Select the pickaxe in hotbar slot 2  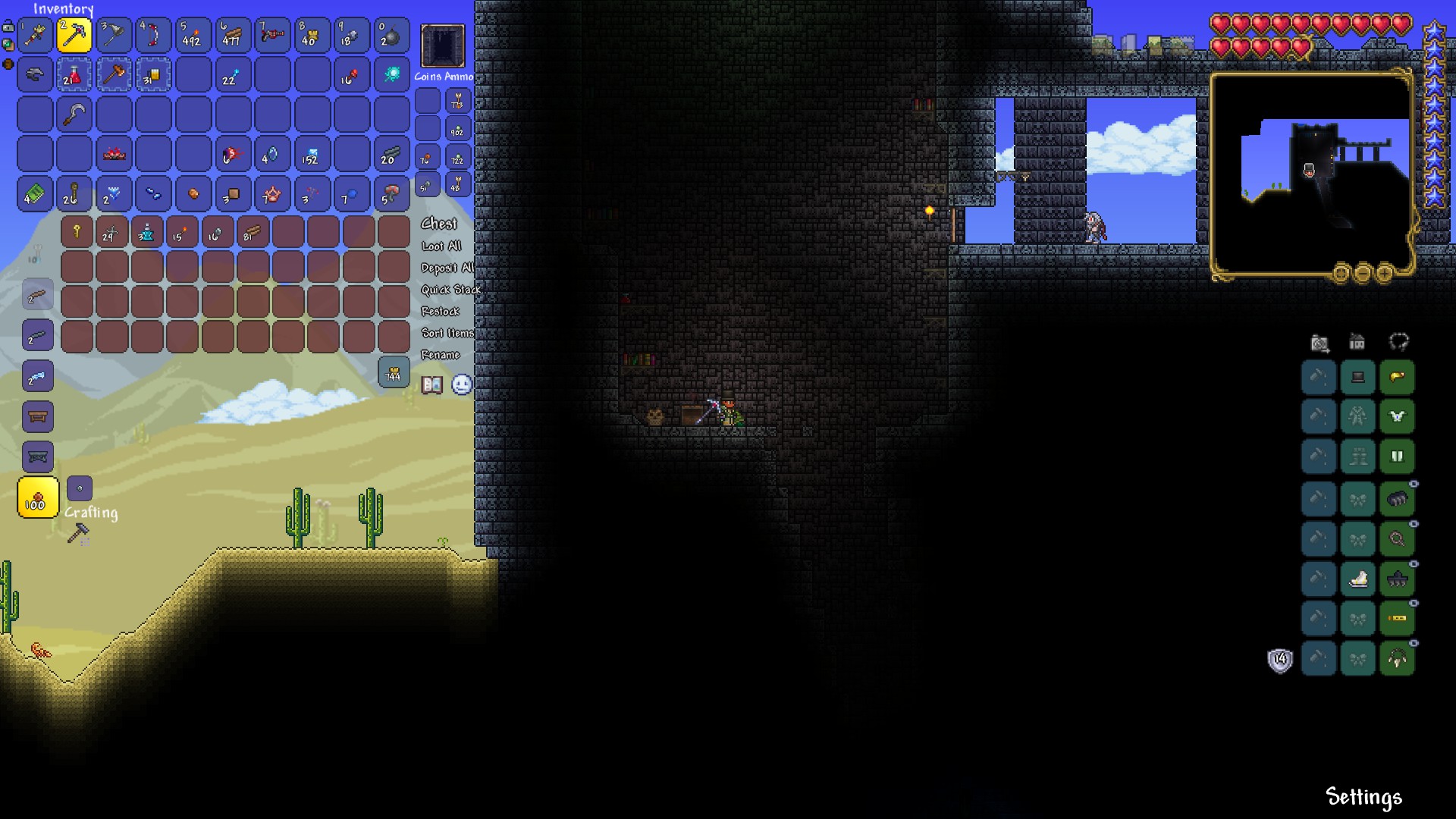point(75,35)
